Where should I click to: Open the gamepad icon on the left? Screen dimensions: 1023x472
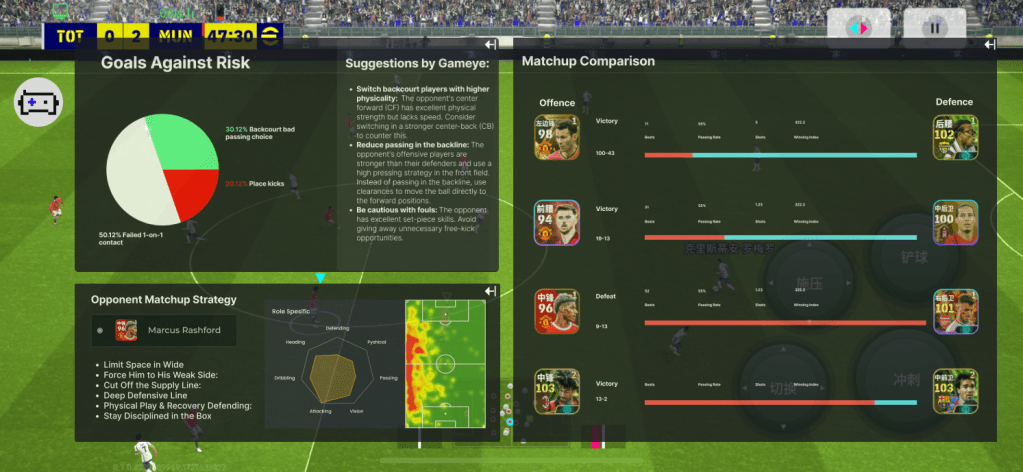[38, 103]
